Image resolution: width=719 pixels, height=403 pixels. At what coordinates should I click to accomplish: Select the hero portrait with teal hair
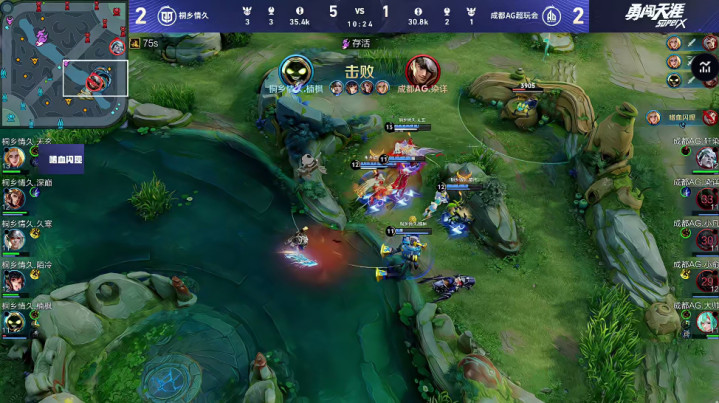[706, 321]
